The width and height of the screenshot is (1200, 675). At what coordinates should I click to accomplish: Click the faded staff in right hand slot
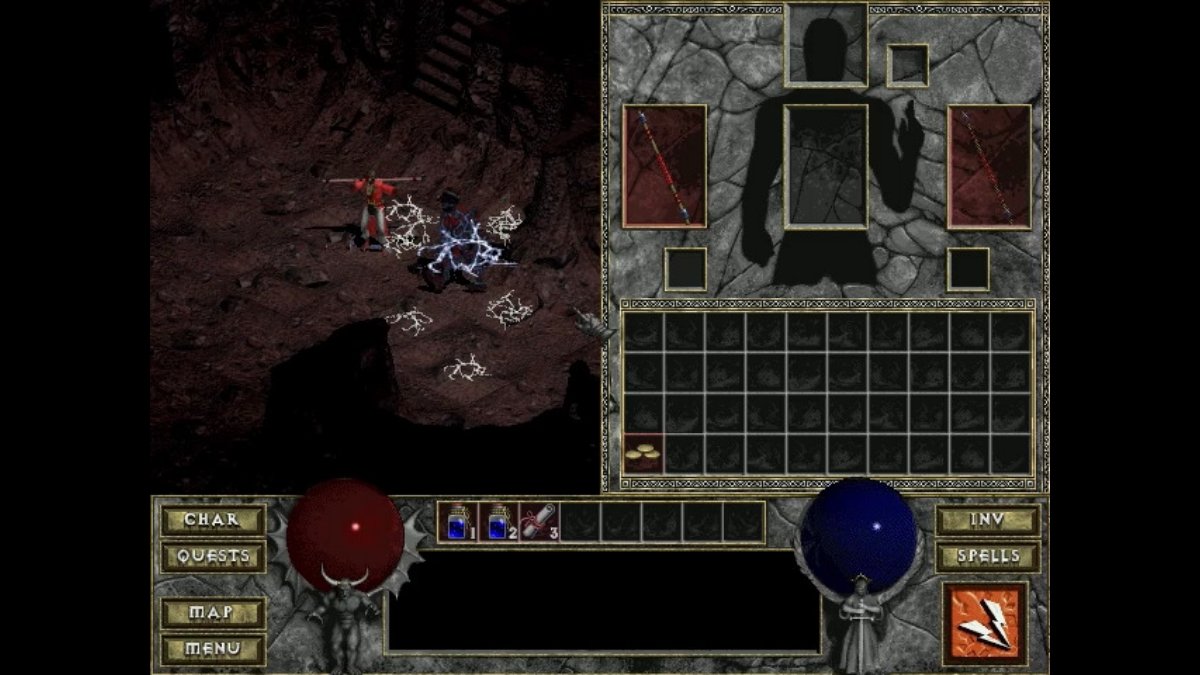(989, 166)
